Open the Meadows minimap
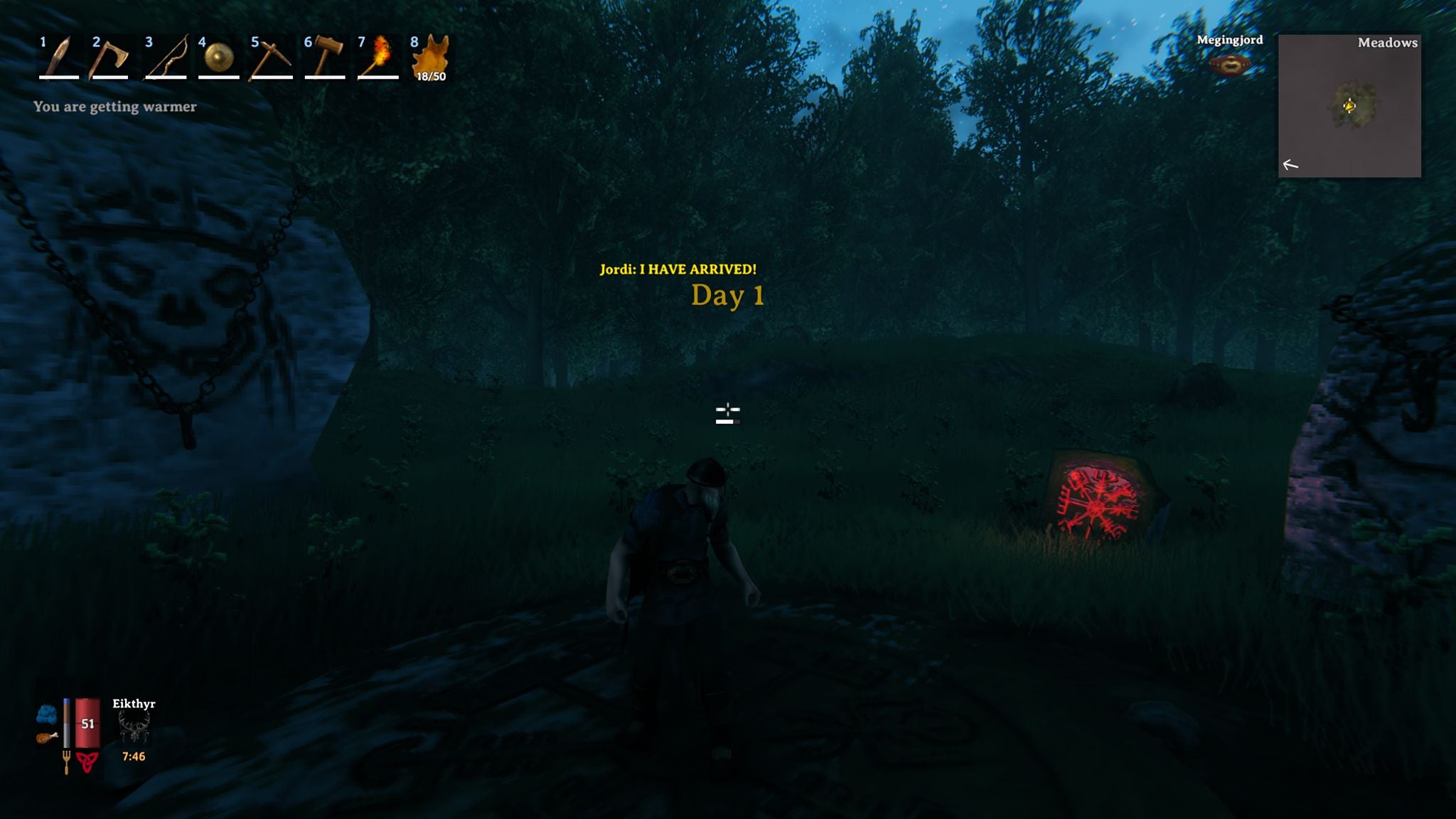The height and width of the screenshot is (819, 1456). (1349, 107)
